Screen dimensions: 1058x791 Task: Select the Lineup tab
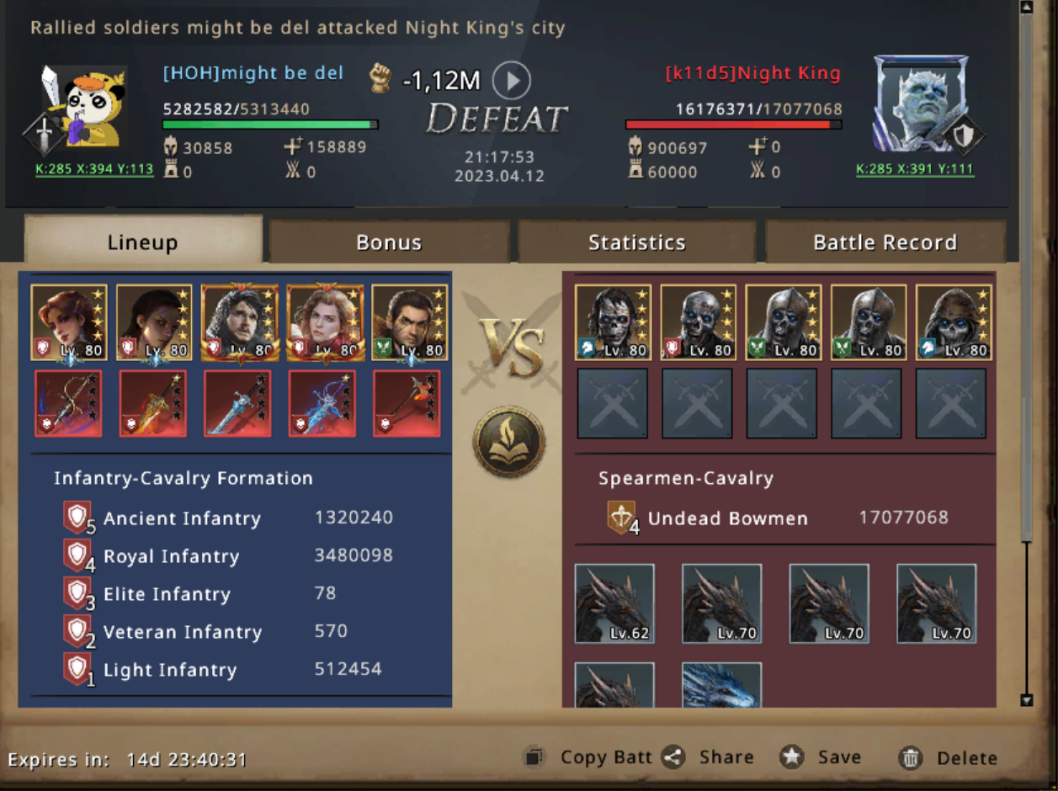(142, 242)
